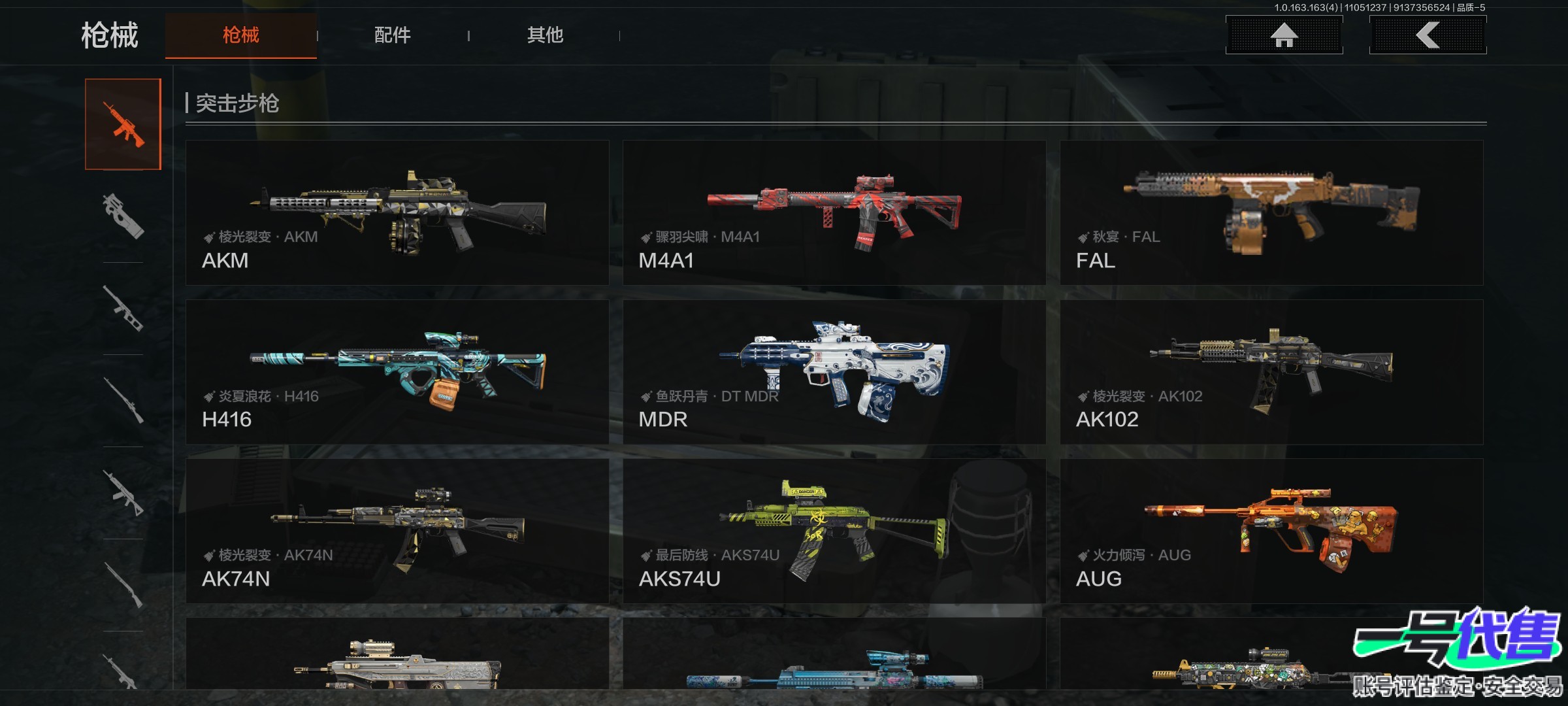Pick the AK74N weapon card

click(x=397, y=531)
